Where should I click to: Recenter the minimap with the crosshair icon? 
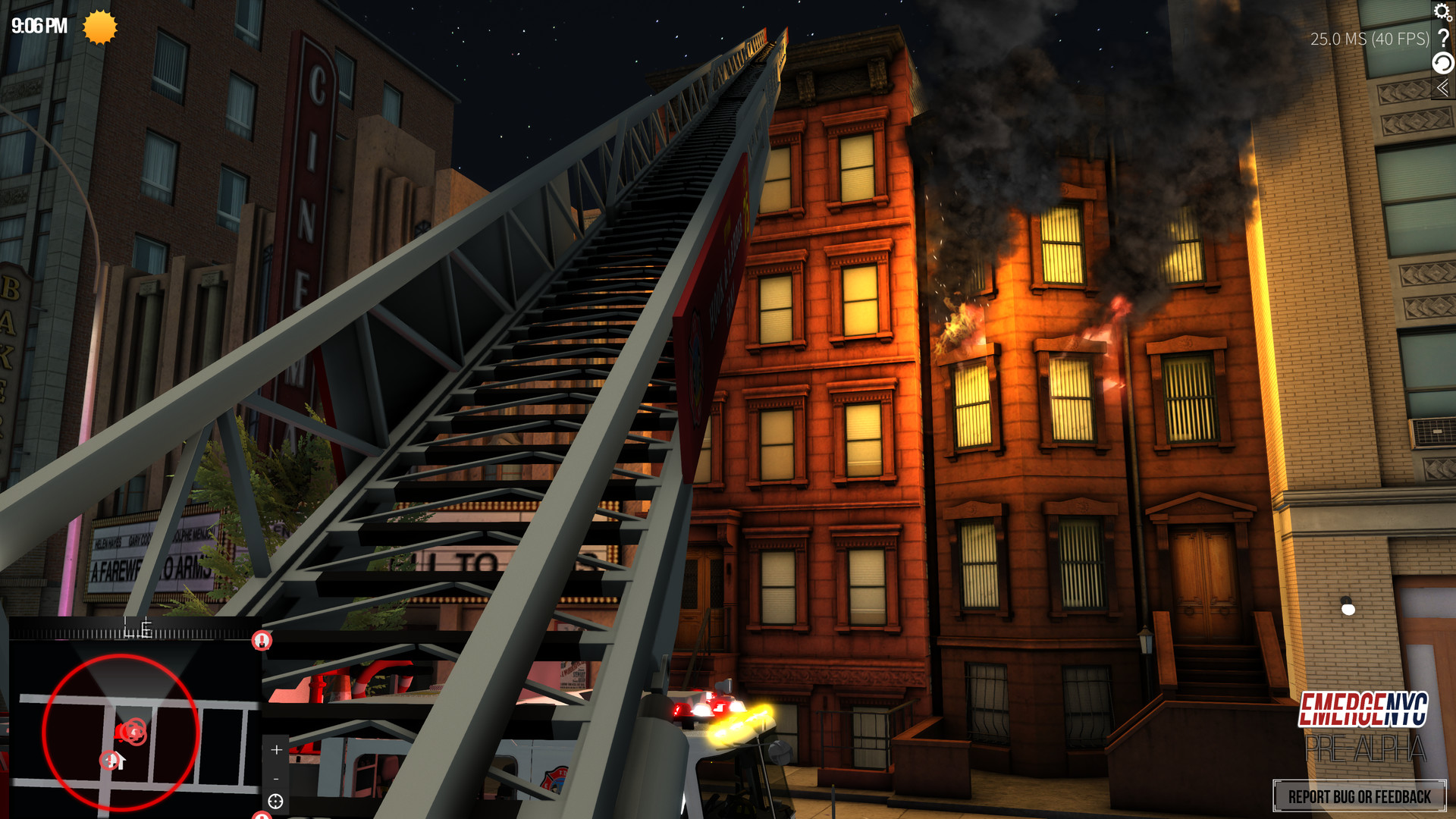[275, 802]
